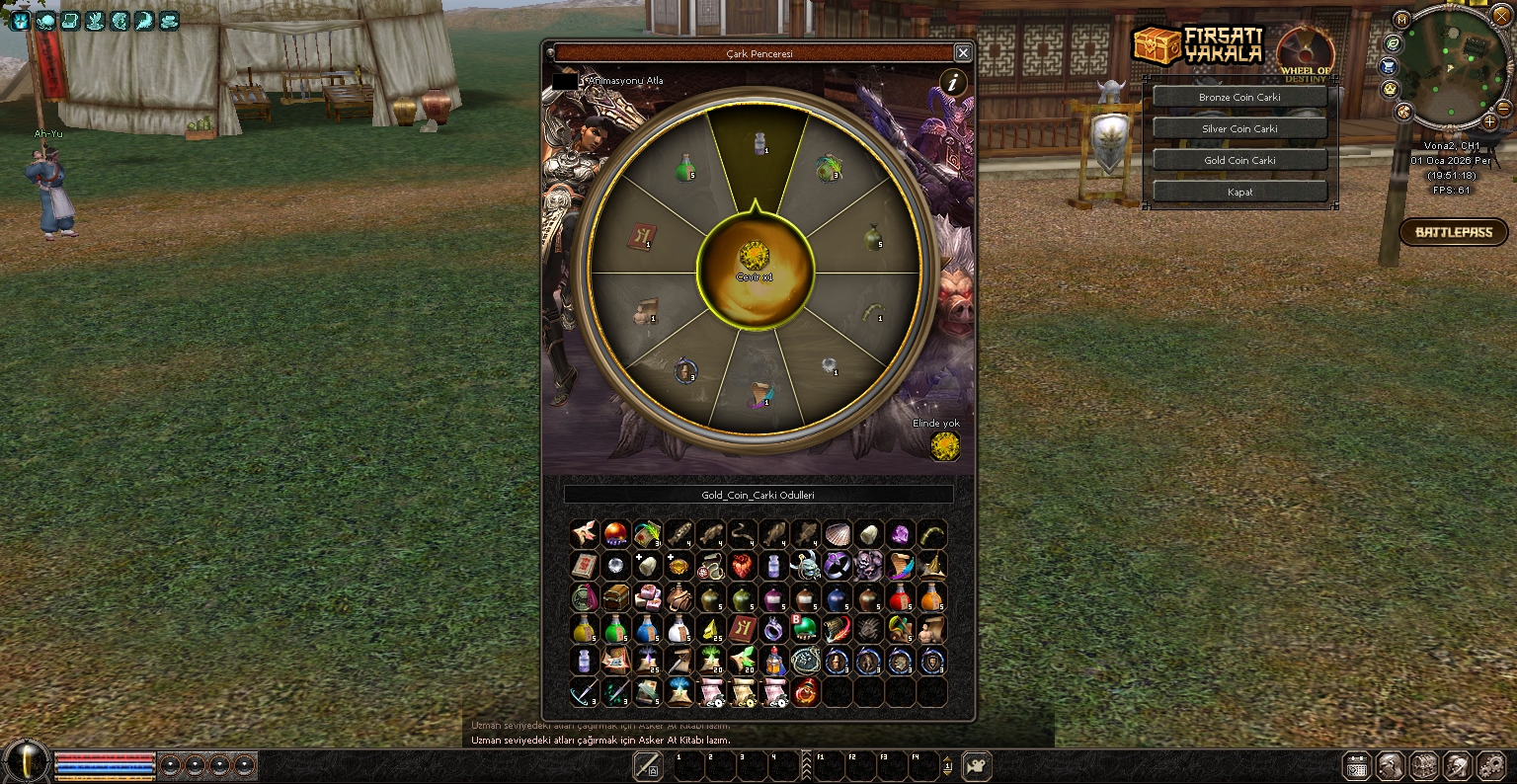Tick the Animasyonu Atla checkbox
This screenshot has width=1517, height=784.
point(565,81)
